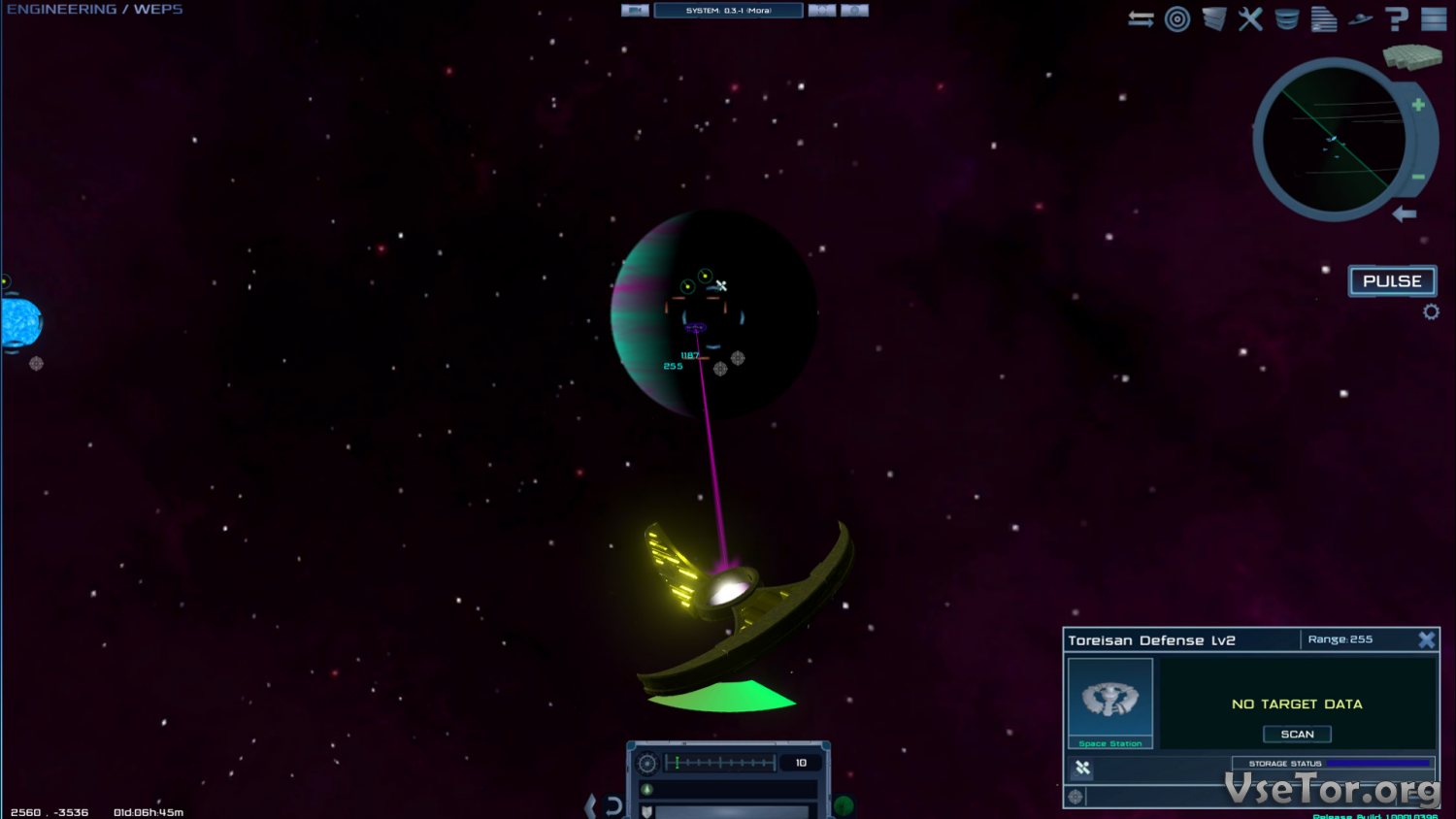Open the hamburger main menu icon
The width and height of the screenshot is (1456, 819).
coord(1434,18)
